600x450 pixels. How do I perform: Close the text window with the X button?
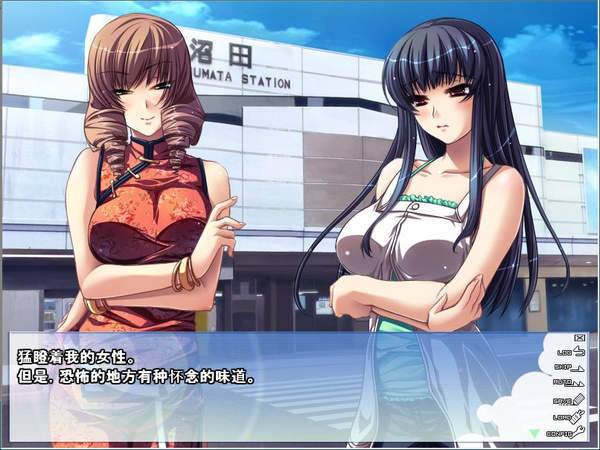point(581,337)
